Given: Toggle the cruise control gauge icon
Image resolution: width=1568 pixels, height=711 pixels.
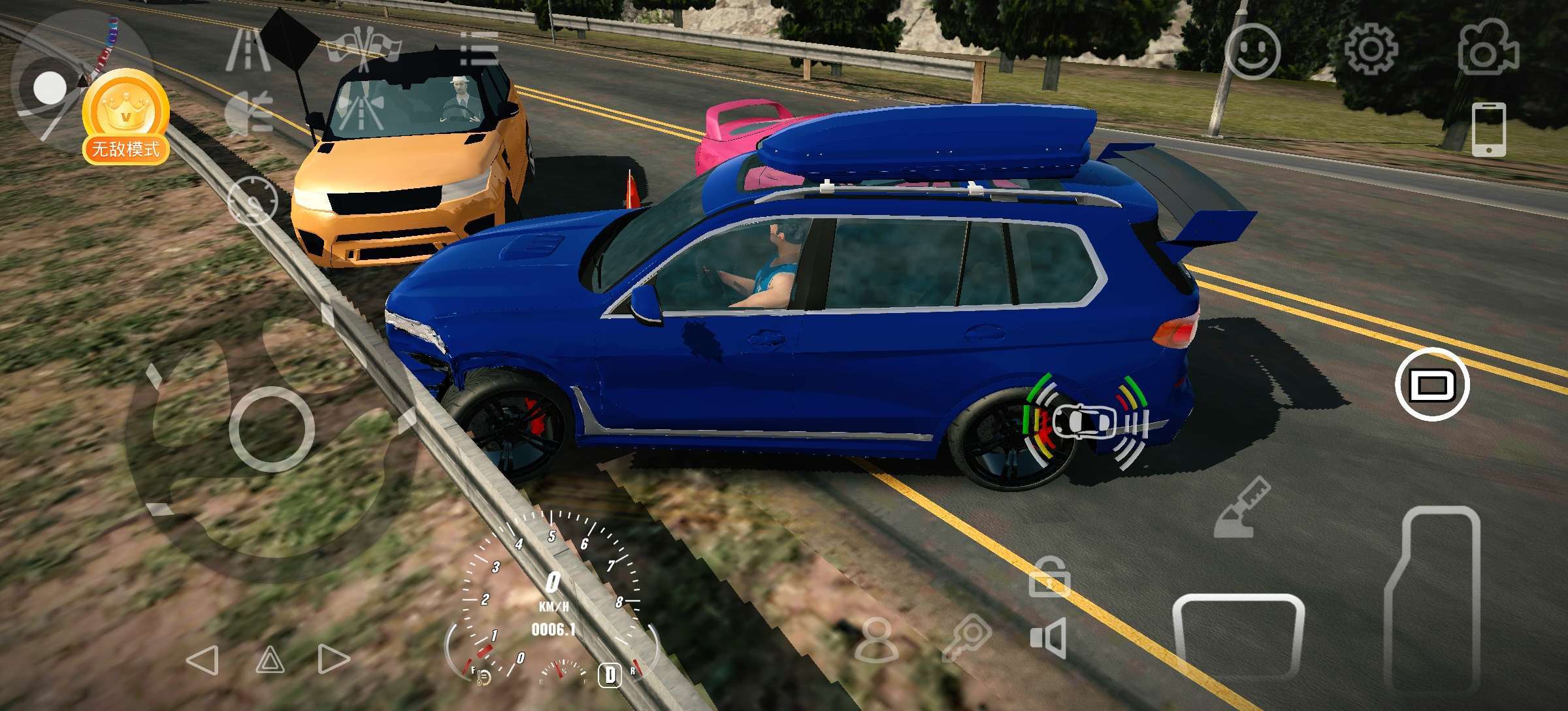Looking at the screenshot, I should (252, 200).
